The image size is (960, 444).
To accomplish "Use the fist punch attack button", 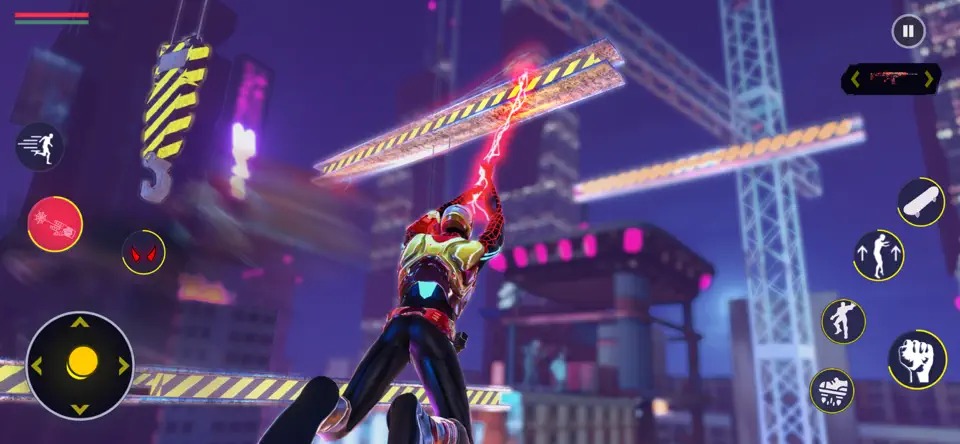I will (917, 359).
